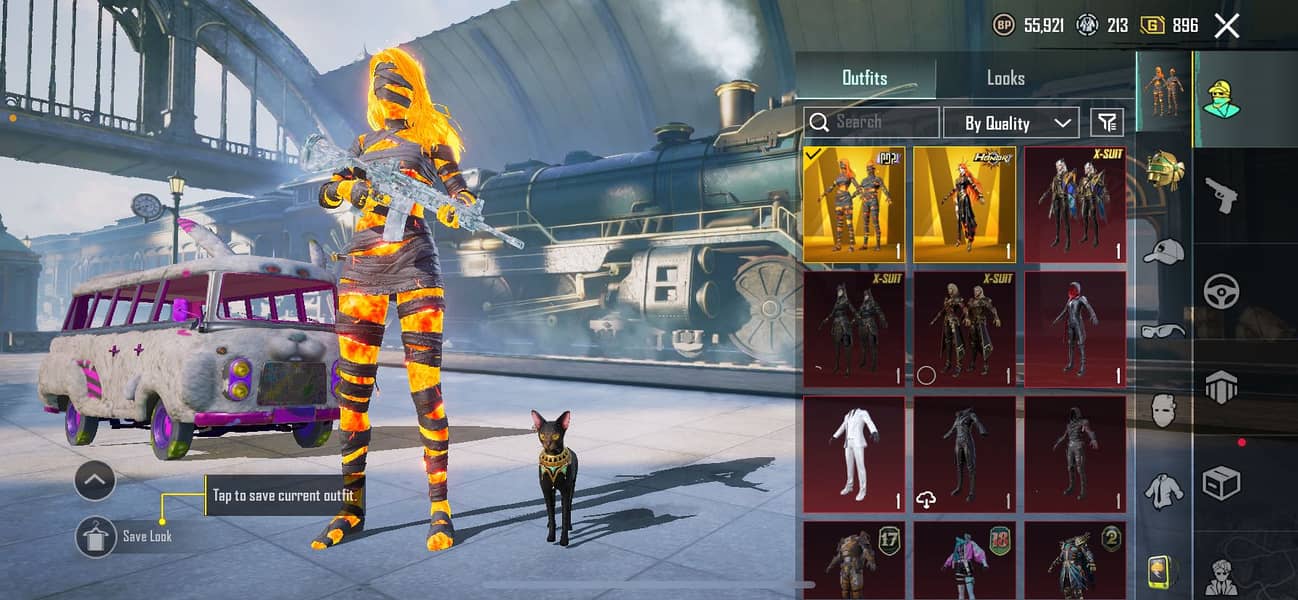Select the red-hooded dark suit outfit
Screen dimensions: 1298x600
(x=1074, y=329)
